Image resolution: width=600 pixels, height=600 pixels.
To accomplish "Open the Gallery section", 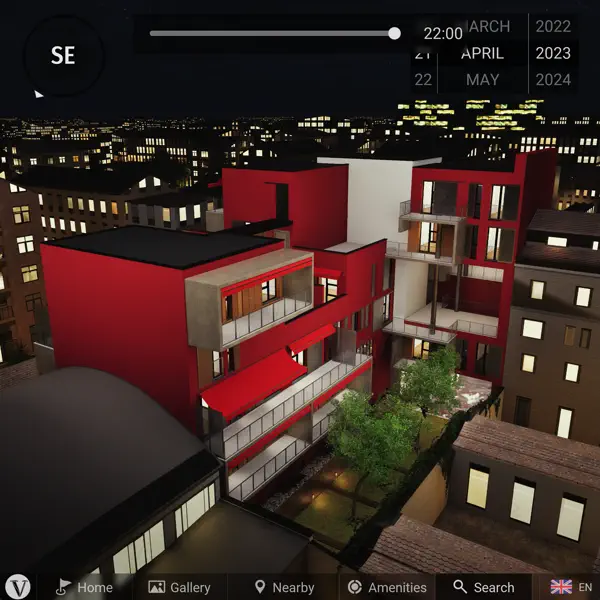I will [179, 587].
